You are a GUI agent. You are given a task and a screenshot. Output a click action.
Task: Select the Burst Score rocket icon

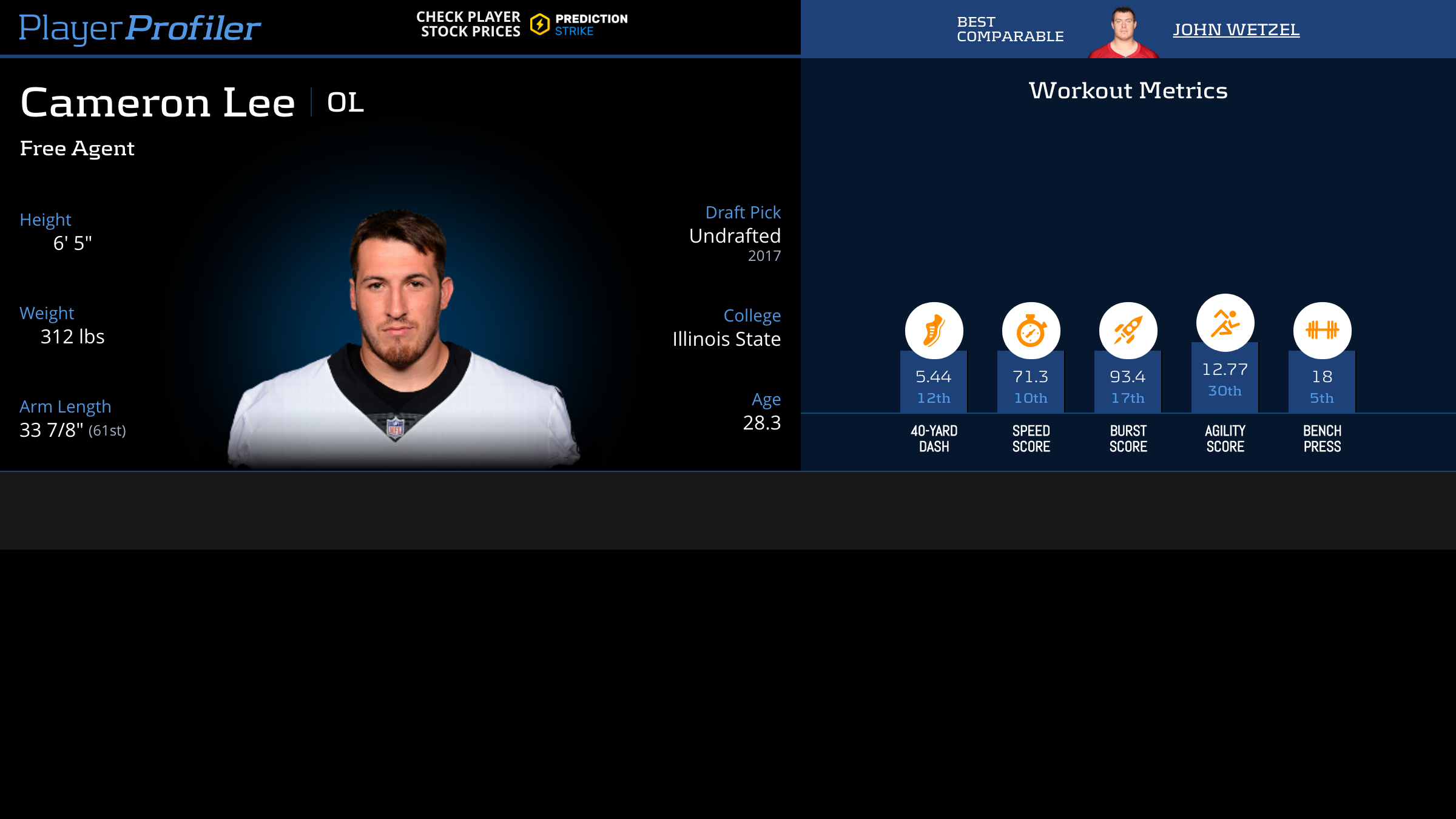[x=1128, y=331]
